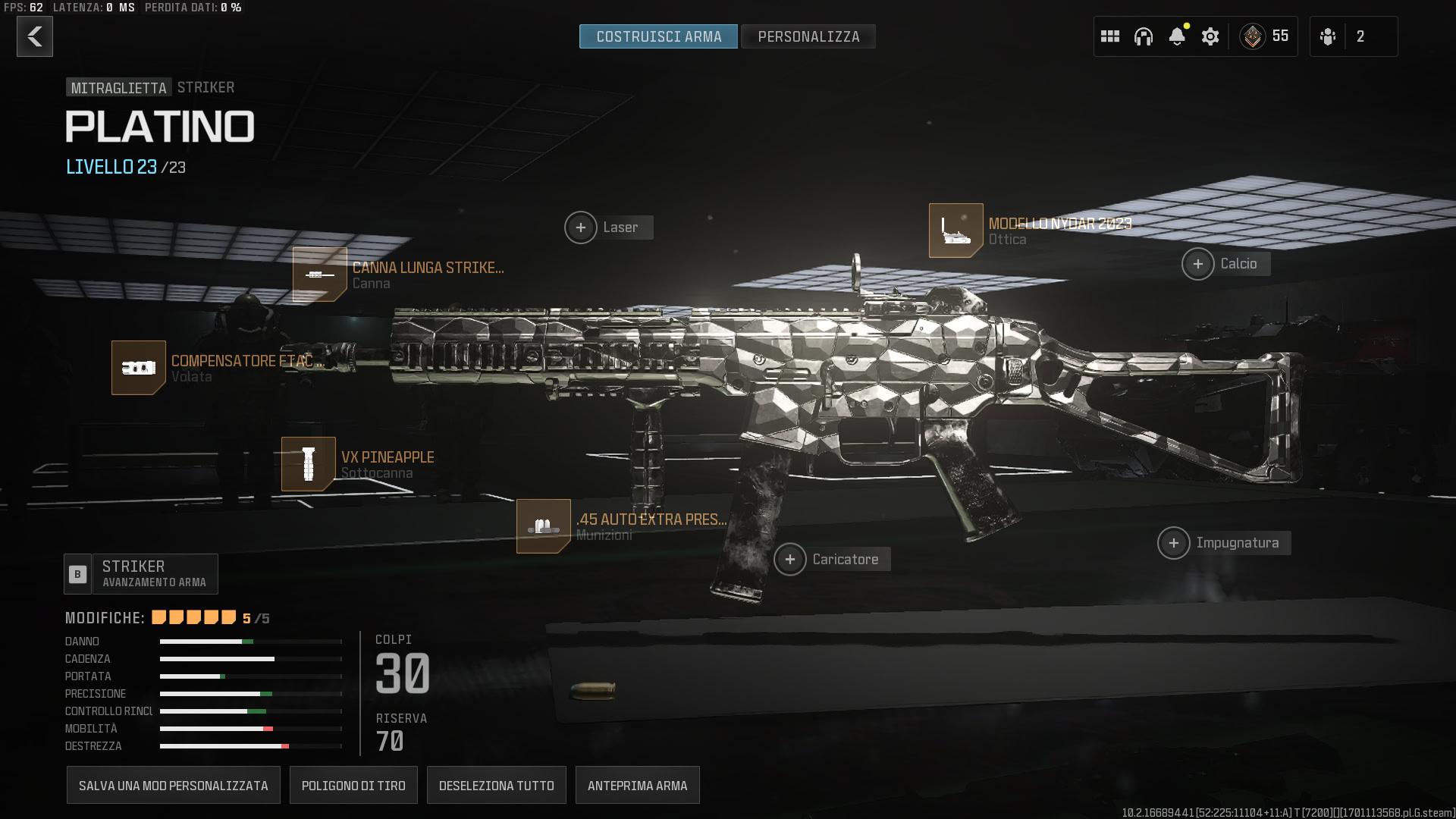
Task: Open the Personalizza tab
Action: coord(808,36)
